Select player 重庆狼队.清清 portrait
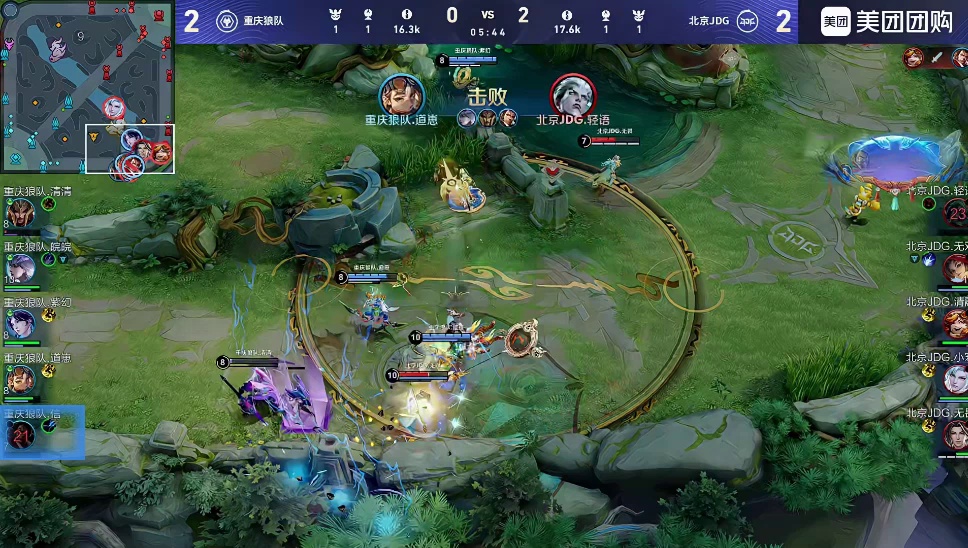This screenshot has height=548, width=968. pos(21,213)
